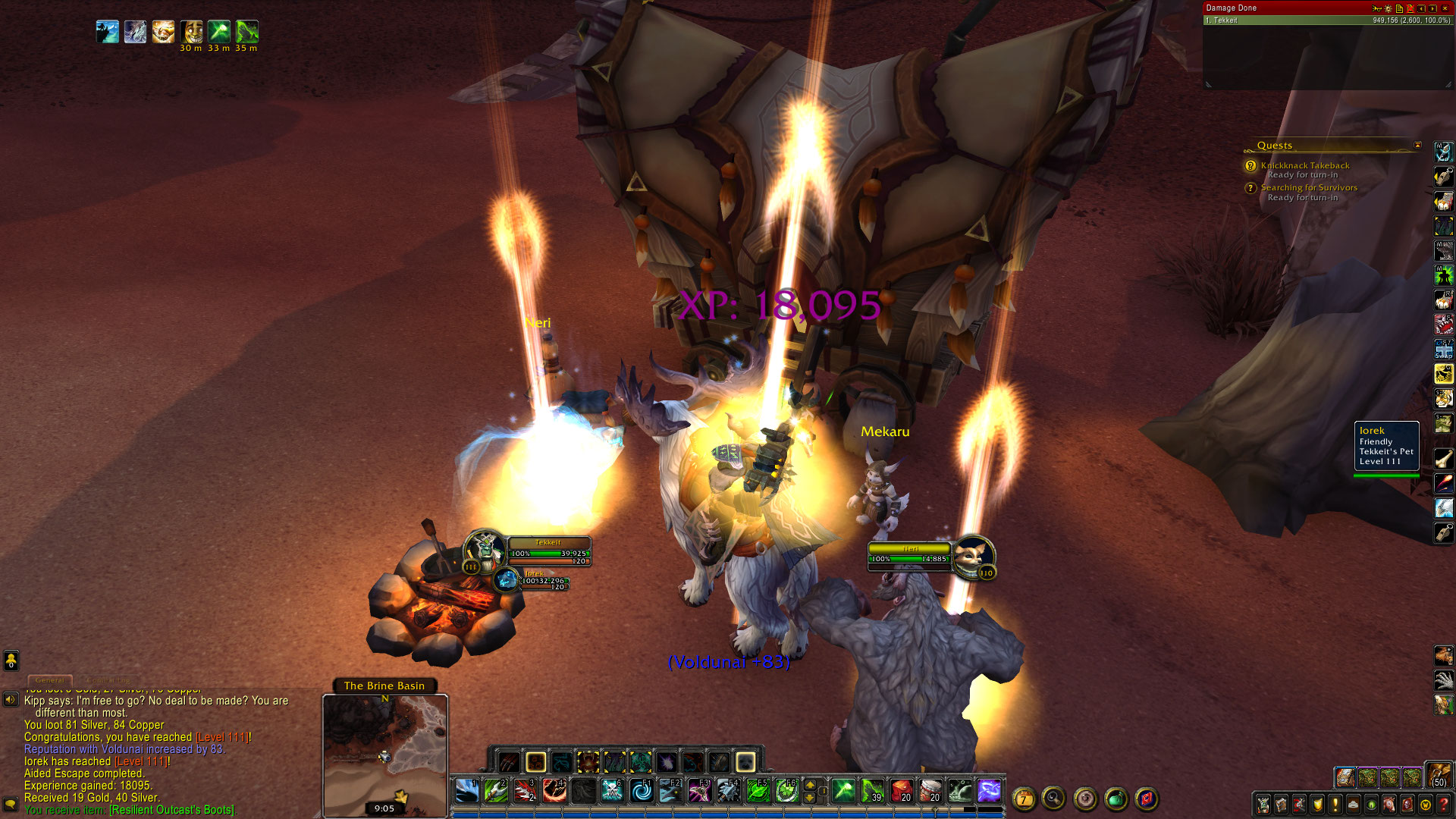
Task: Open the character info micro button
Action: (x=1263, y=804)
